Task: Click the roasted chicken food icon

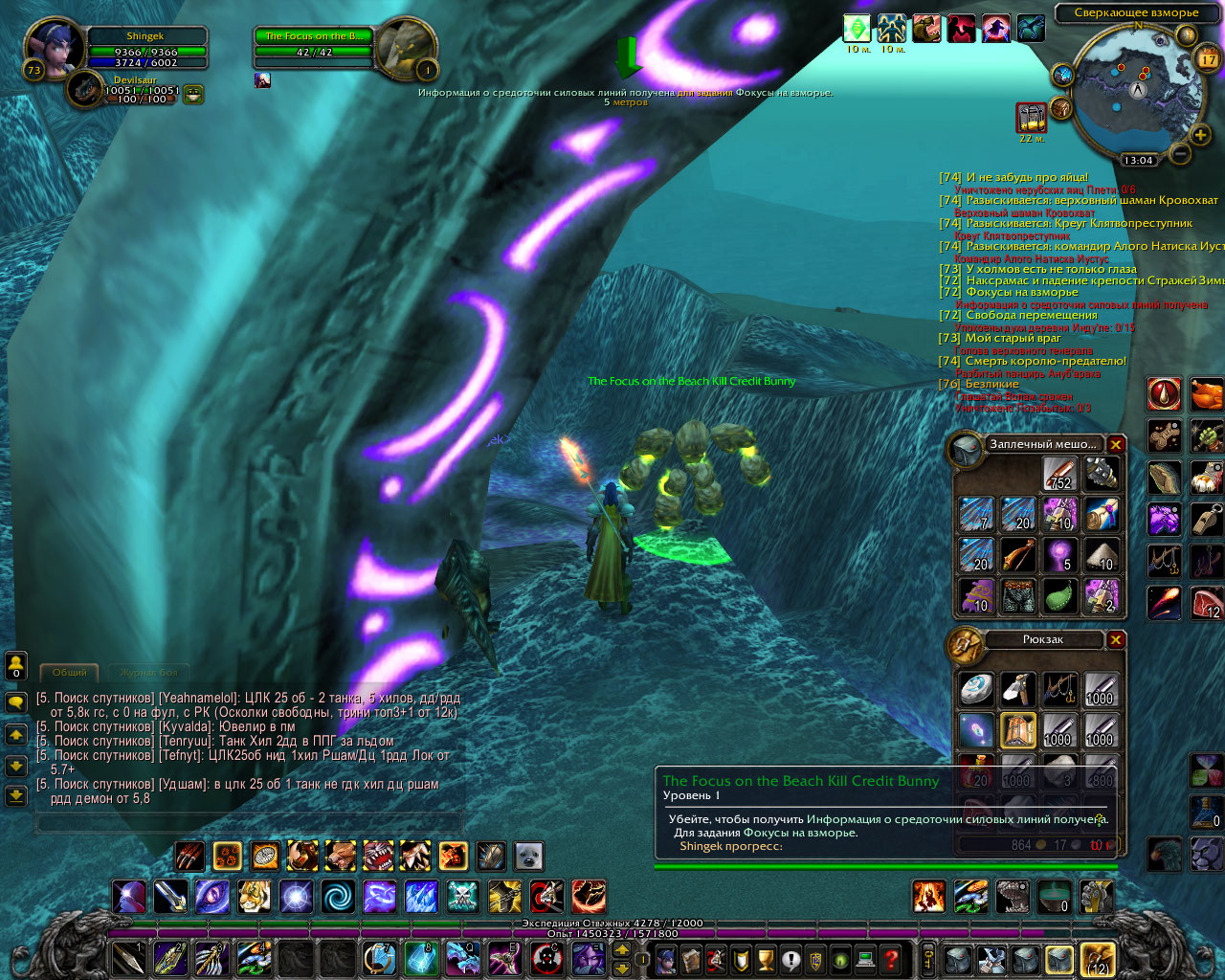Action: [x=1207, y=394]
